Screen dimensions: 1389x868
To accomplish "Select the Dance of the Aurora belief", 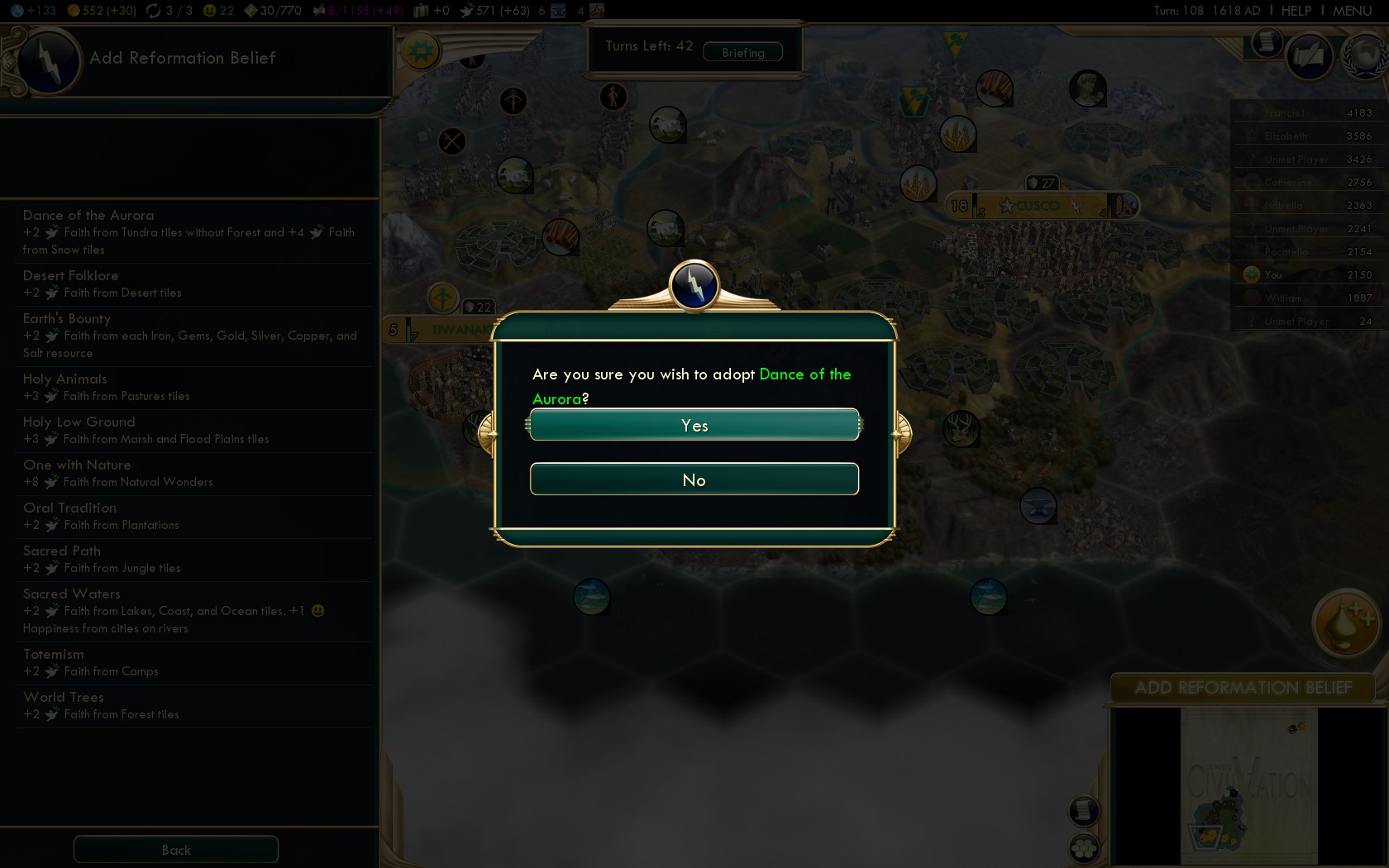I will pos(189,231).
